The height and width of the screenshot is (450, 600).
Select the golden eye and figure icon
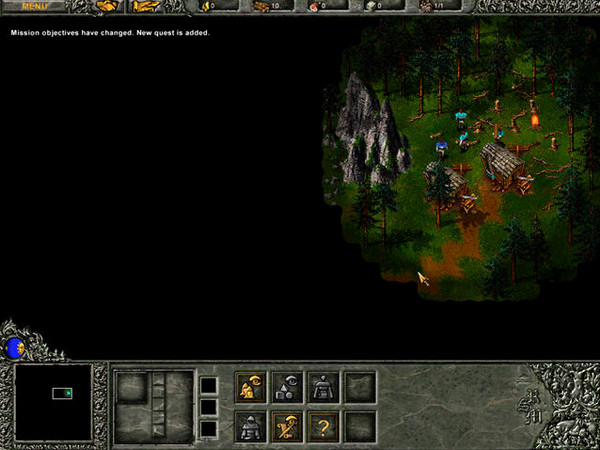coord(251,388)
